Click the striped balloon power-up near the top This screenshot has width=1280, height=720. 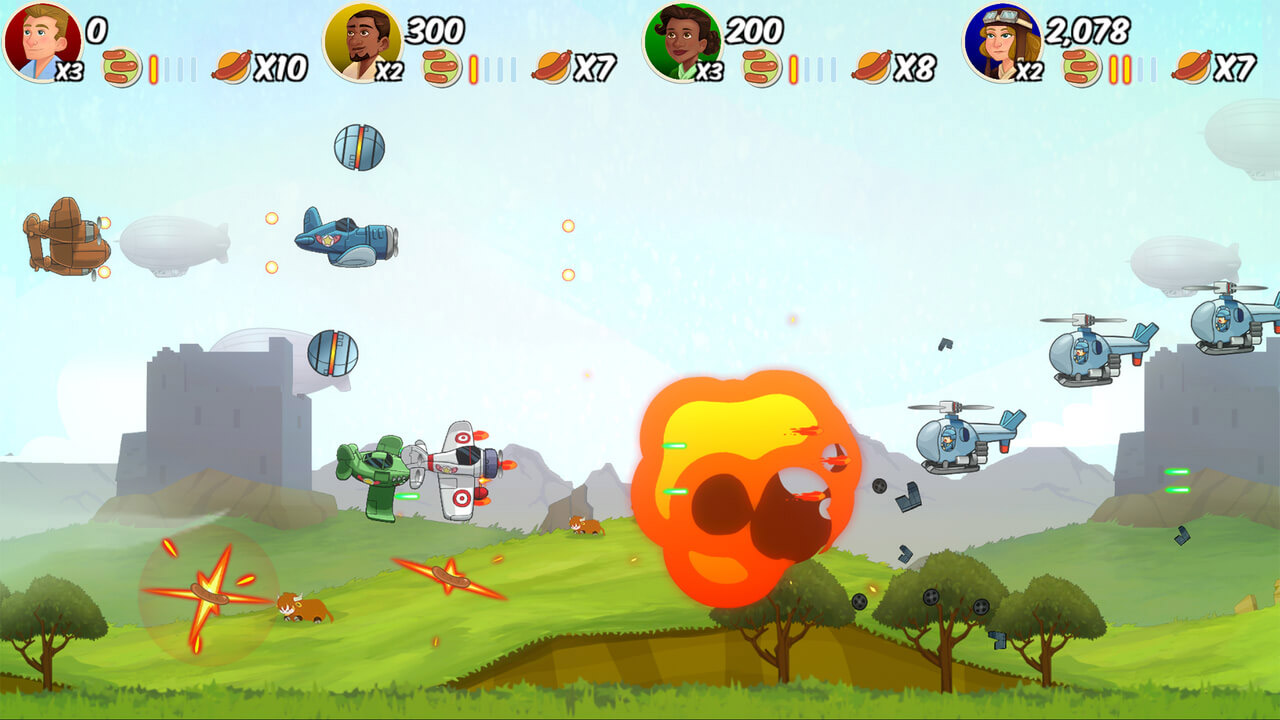tap(358, 148)
